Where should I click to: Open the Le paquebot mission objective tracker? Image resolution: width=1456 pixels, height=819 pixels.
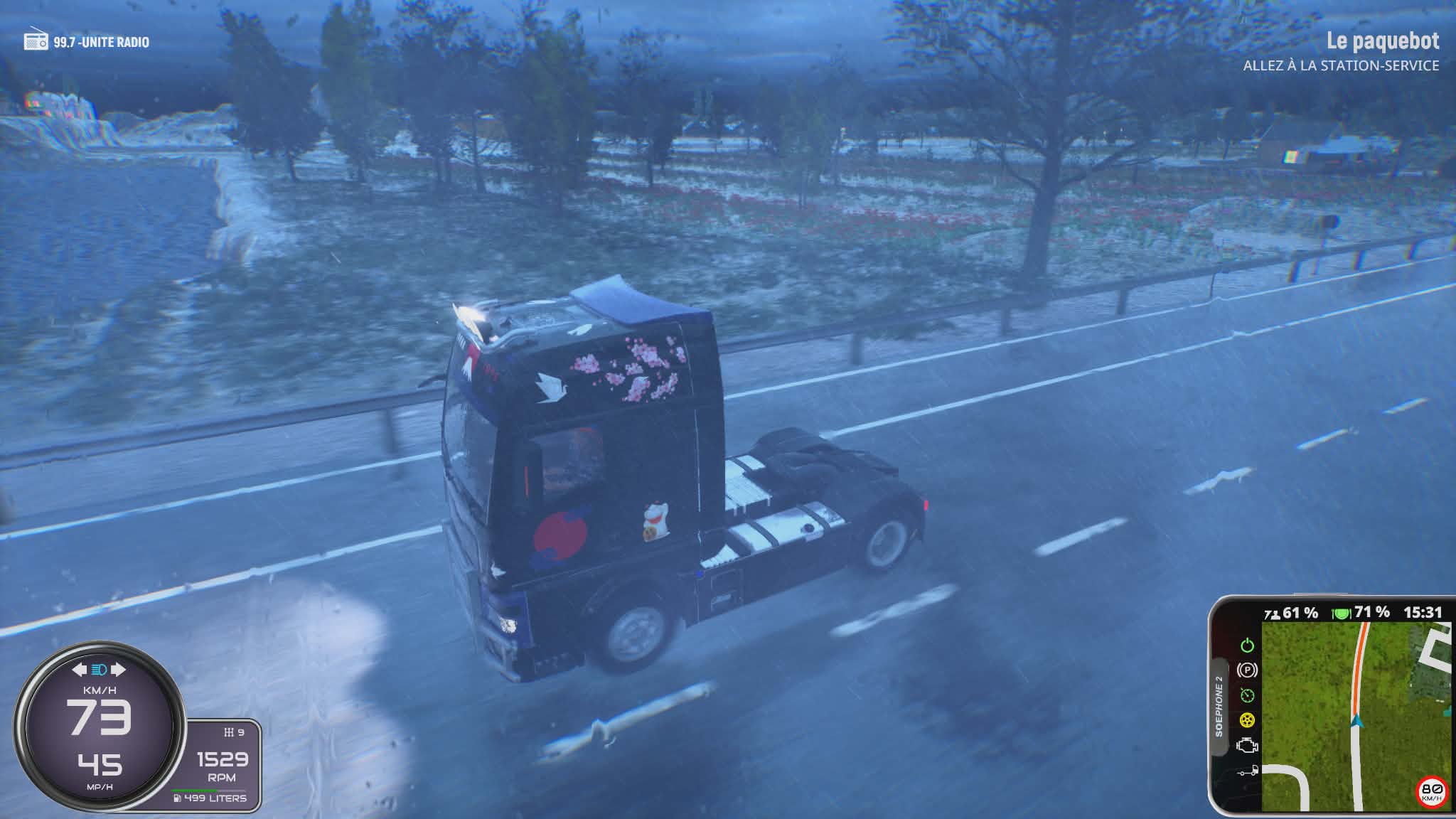1382,42
